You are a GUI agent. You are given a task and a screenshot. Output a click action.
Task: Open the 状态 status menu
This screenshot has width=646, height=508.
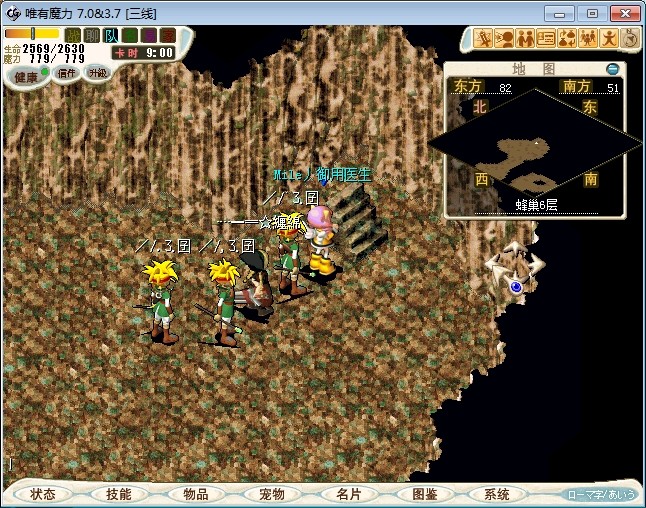tap(43, 494)
